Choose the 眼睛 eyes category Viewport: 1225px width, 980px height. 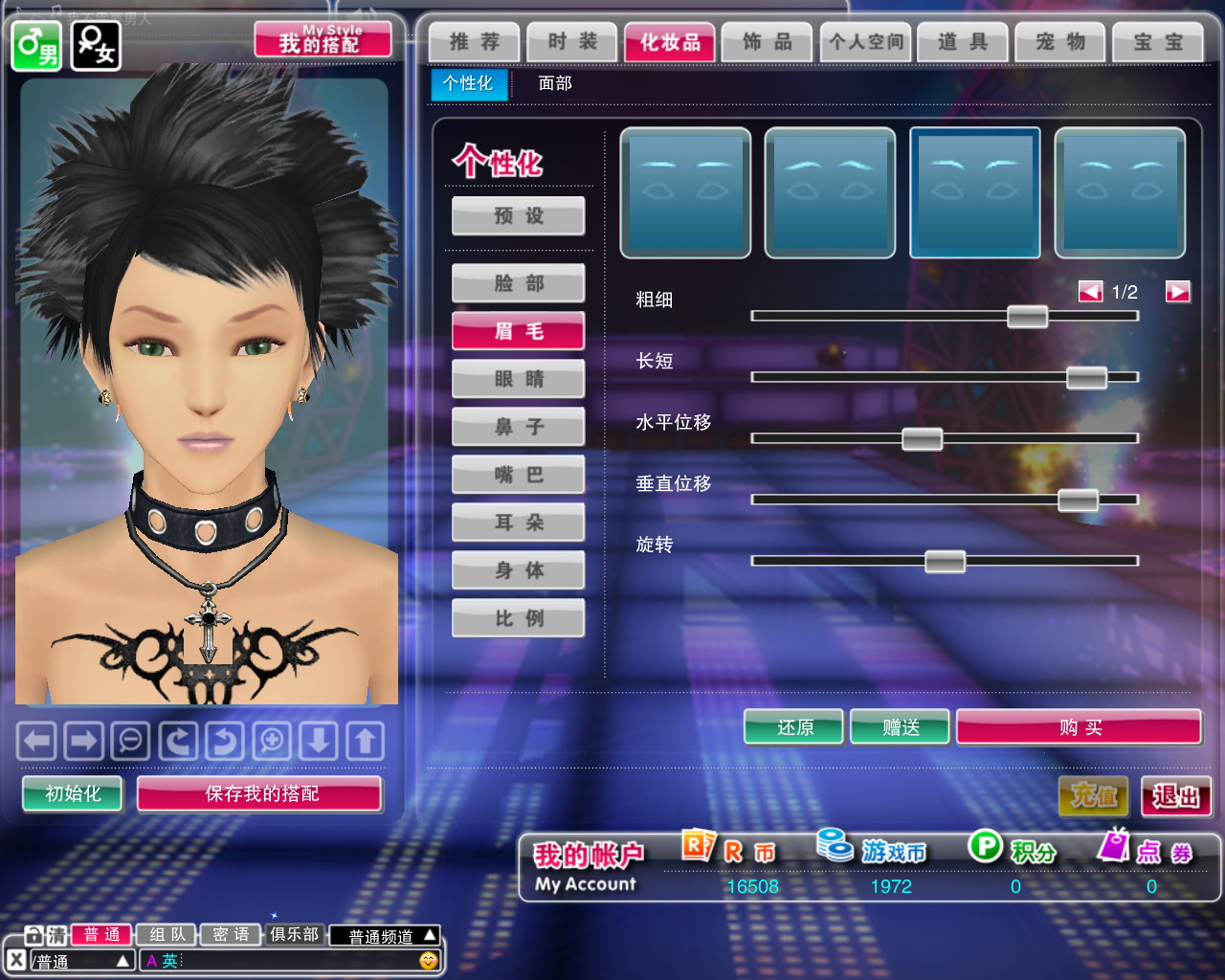(519, 379)
